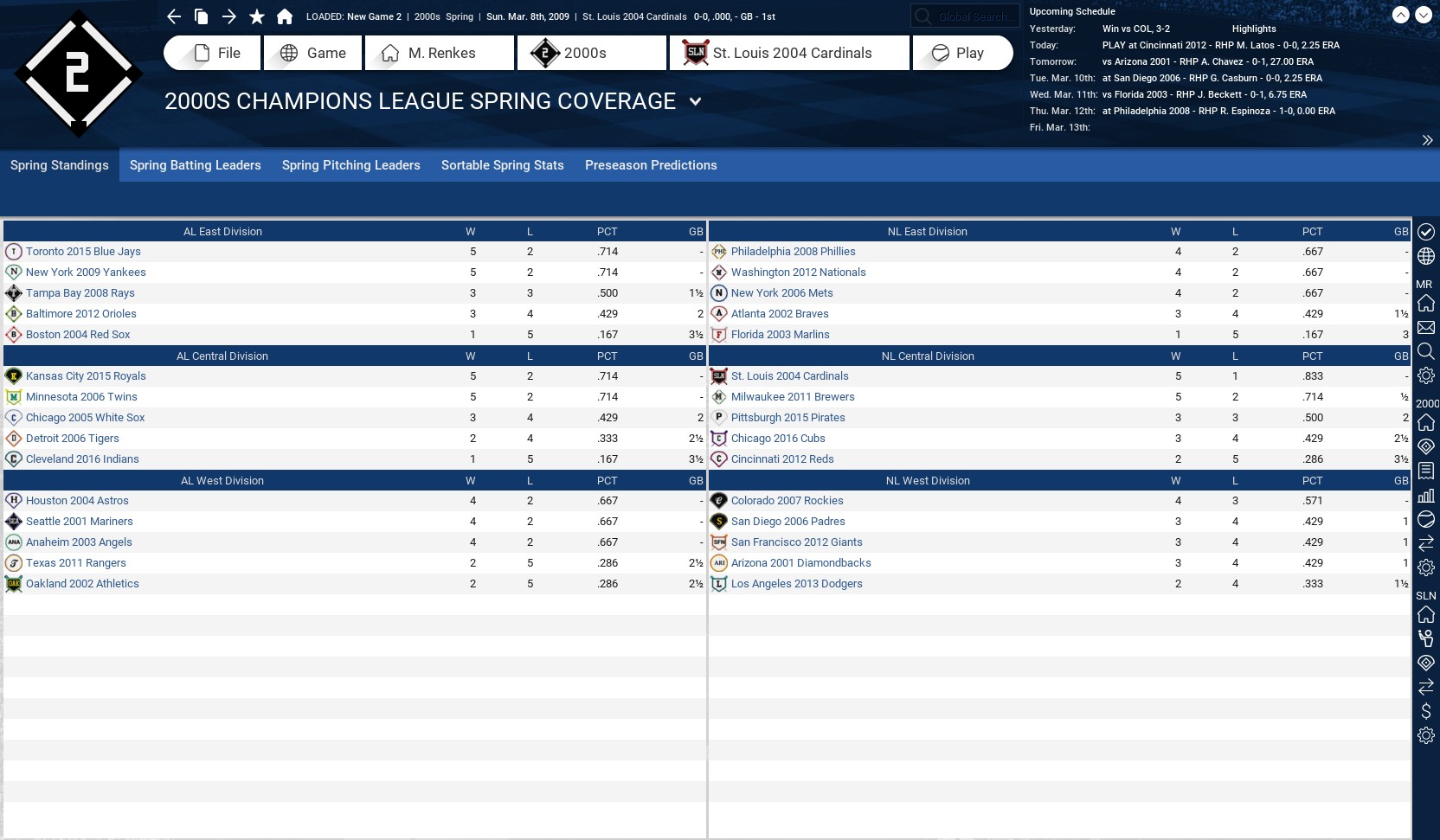Open the 2000s league menu
The height and width of the screenshot is (840, 1440).
[592, 53]
